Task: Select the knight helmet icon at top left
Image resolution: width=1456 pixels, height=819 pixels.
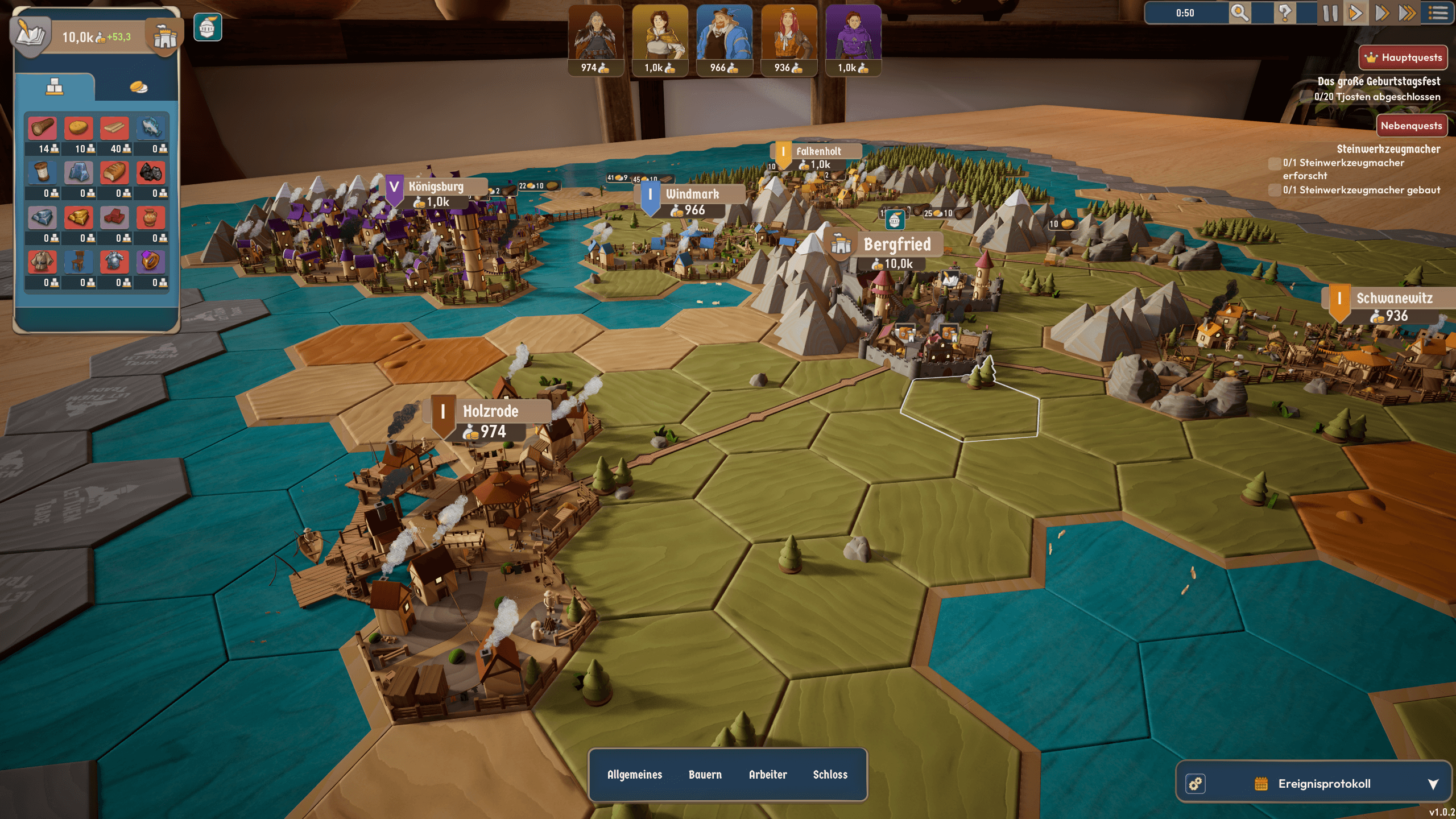Action: (x=208, y=27)
